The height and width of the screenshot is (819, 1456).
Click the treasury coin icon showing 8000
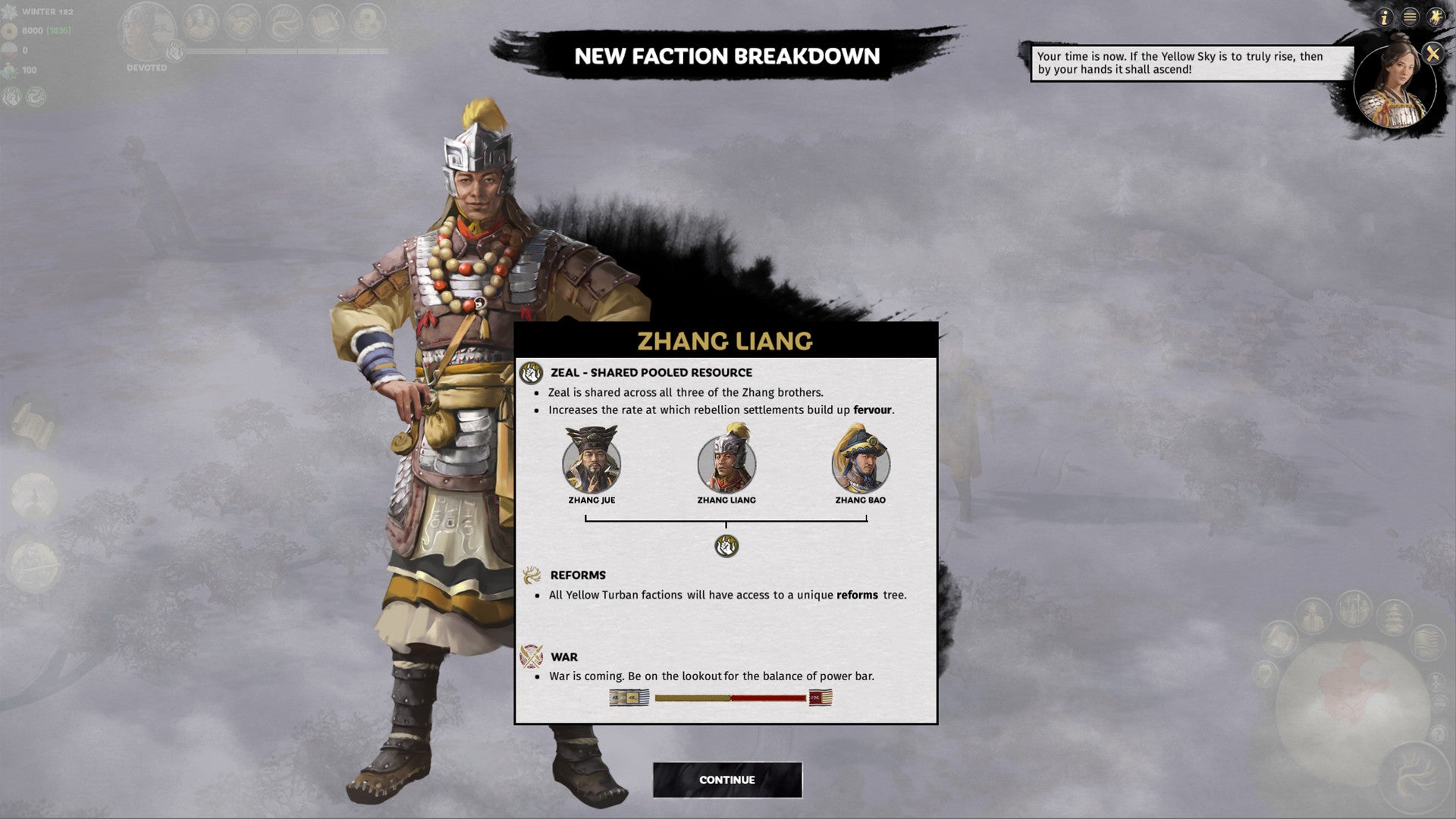11,31
